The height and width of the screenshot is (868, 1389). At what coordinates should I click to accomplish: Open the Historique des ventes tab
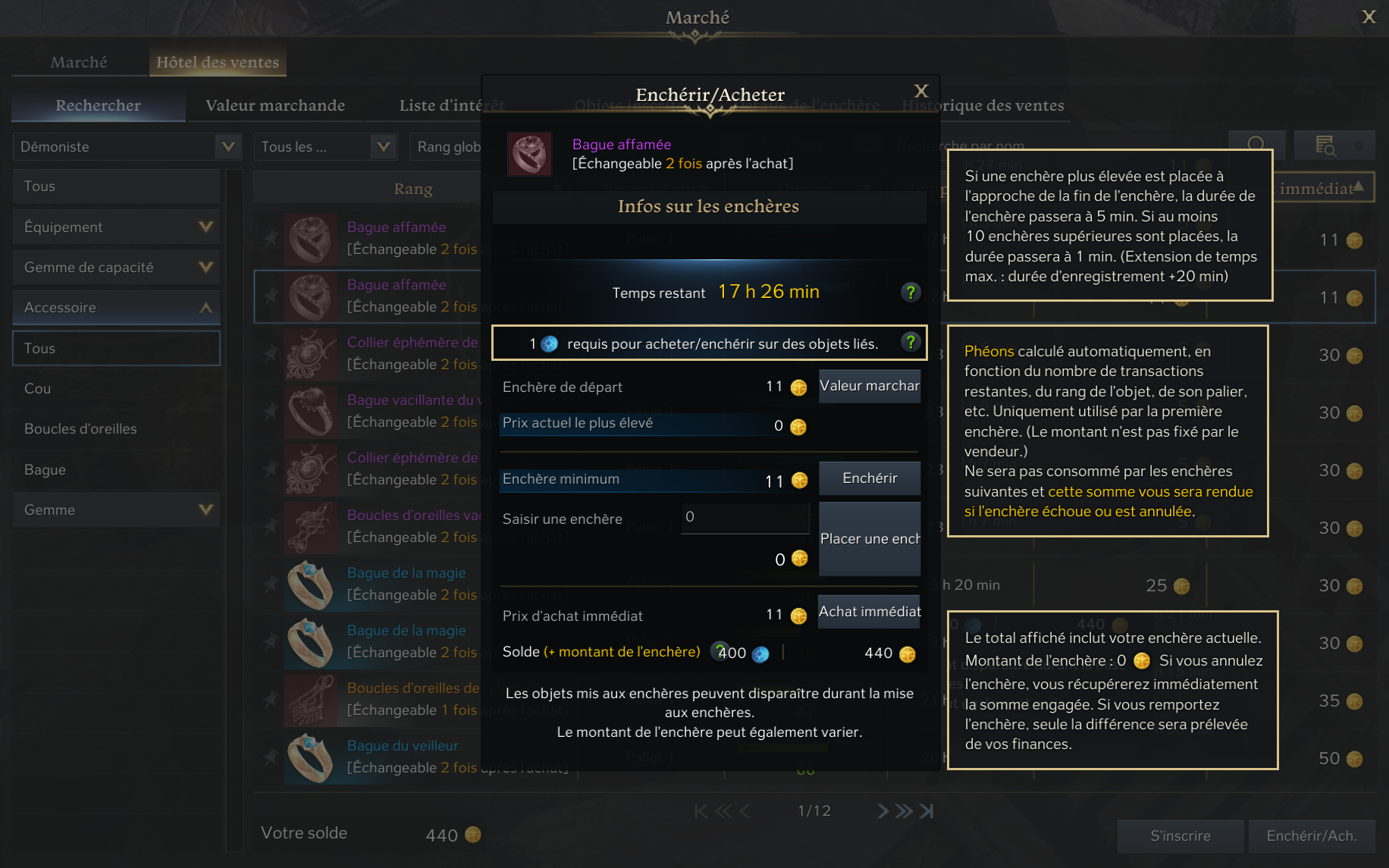coord(983,105)
